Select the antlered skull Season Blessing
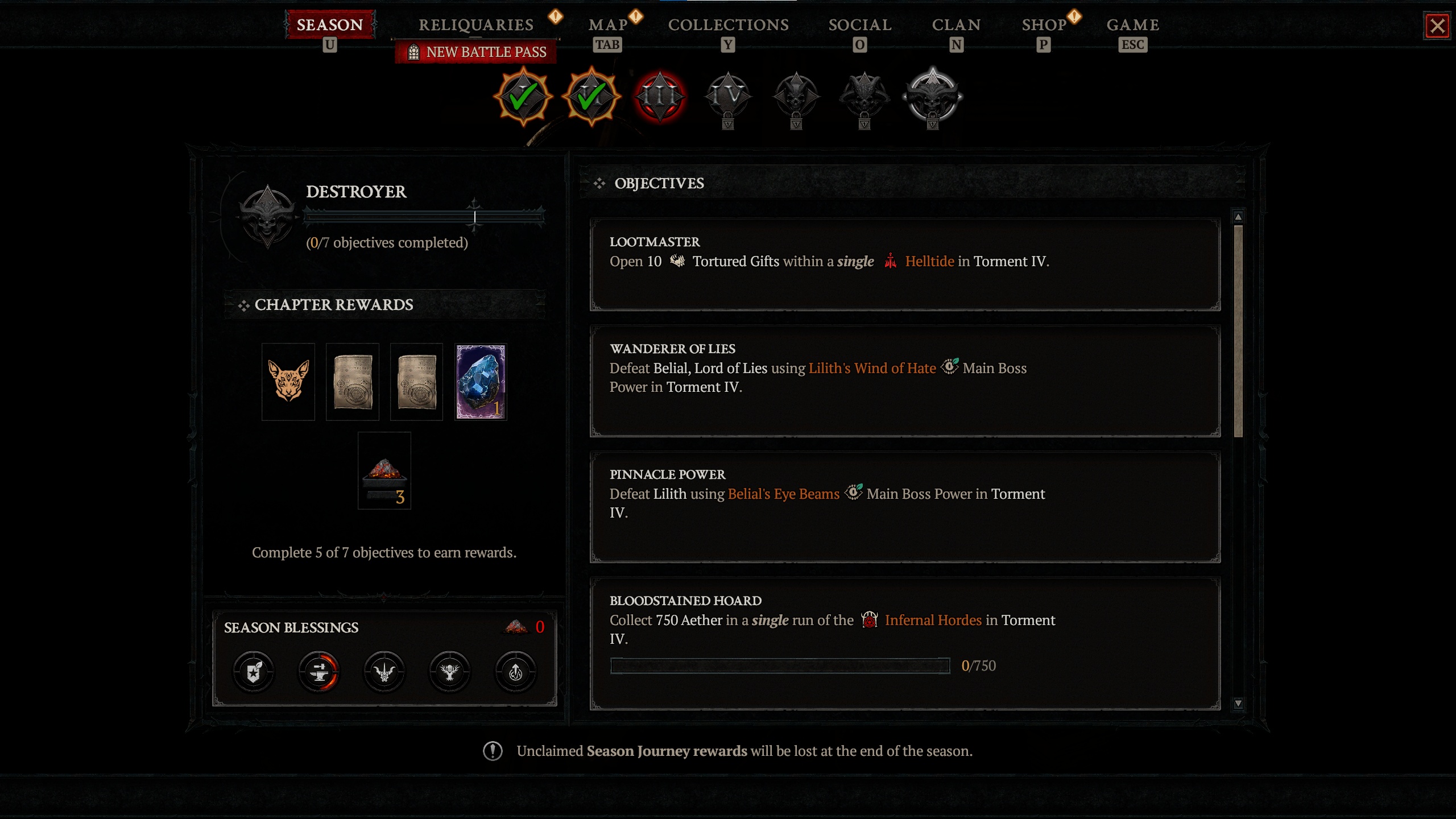This screenshot has height=819, width=1456. 449,671
